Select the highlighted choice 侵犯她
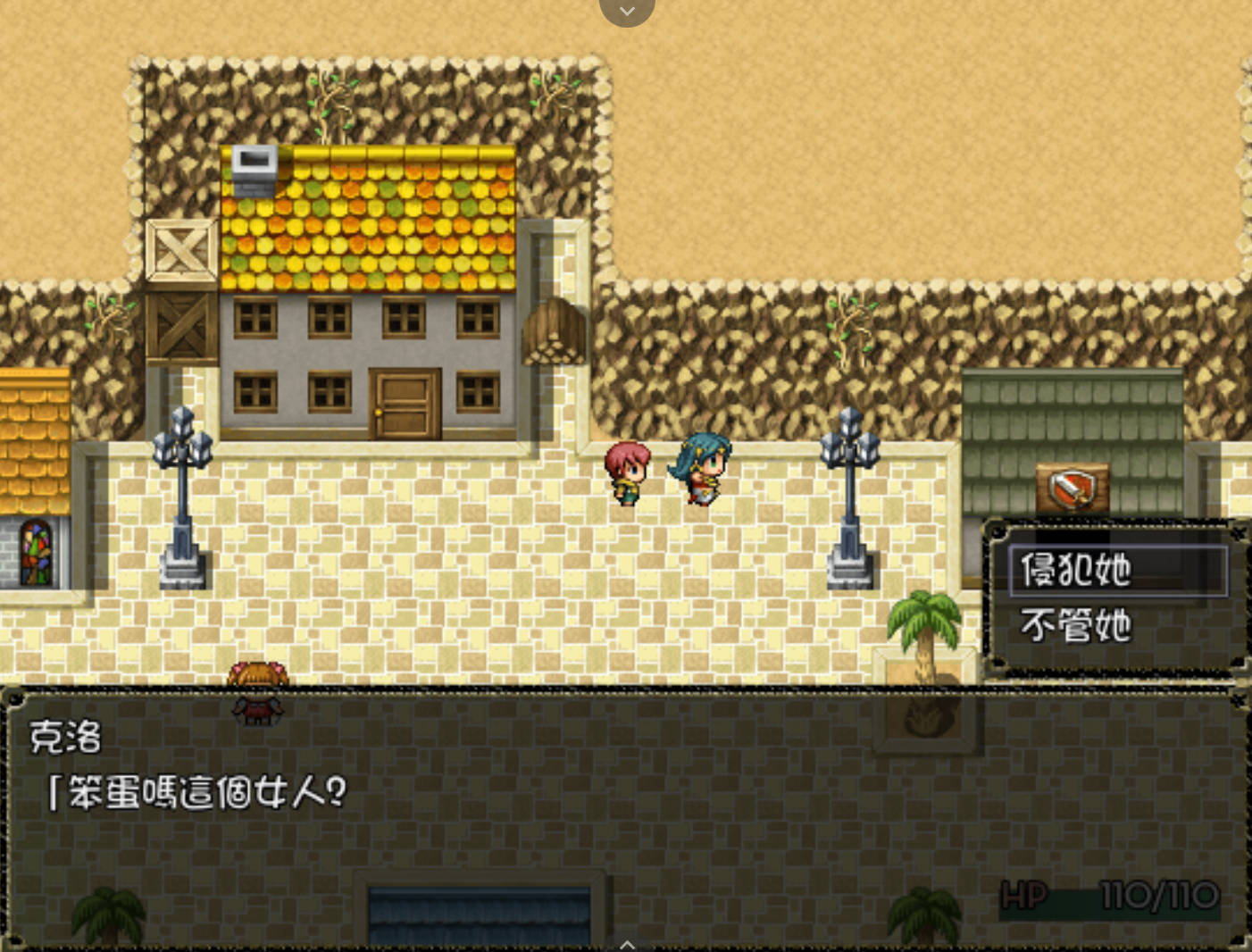 click(1076, 569)
